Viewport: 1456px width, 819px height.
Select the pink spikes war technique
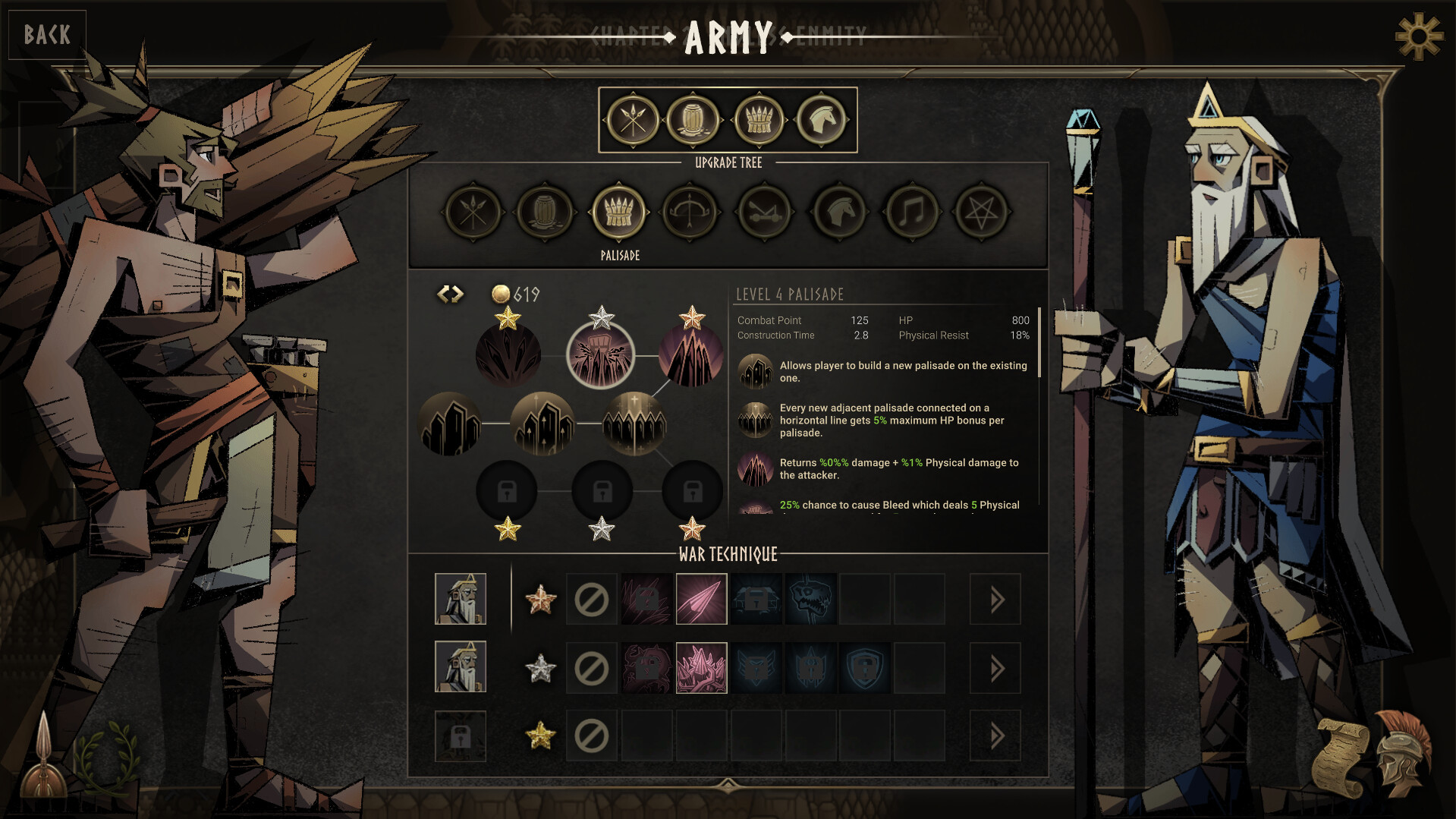point(701,668)
